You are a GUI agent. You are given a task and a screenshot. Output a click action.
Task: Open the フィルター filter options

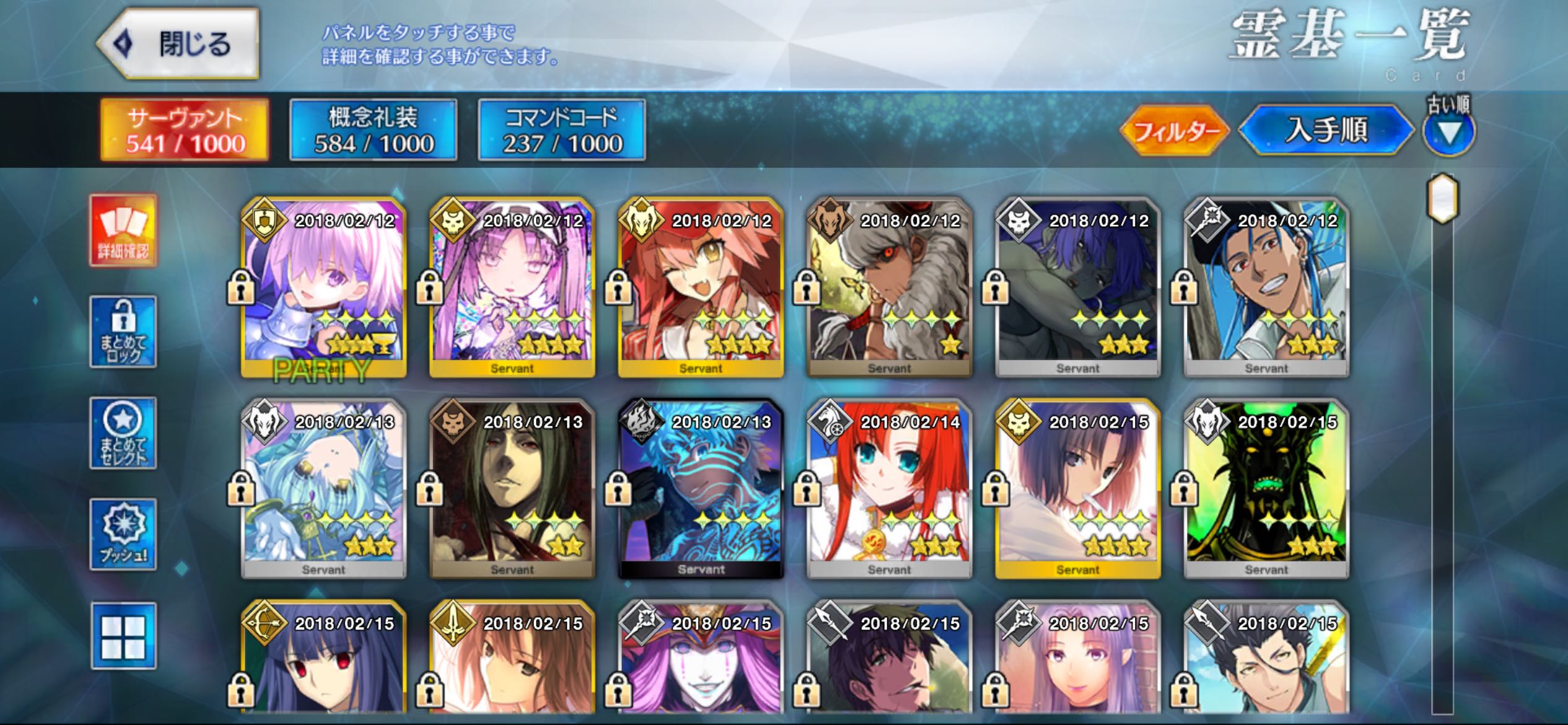click(1175, 131)
